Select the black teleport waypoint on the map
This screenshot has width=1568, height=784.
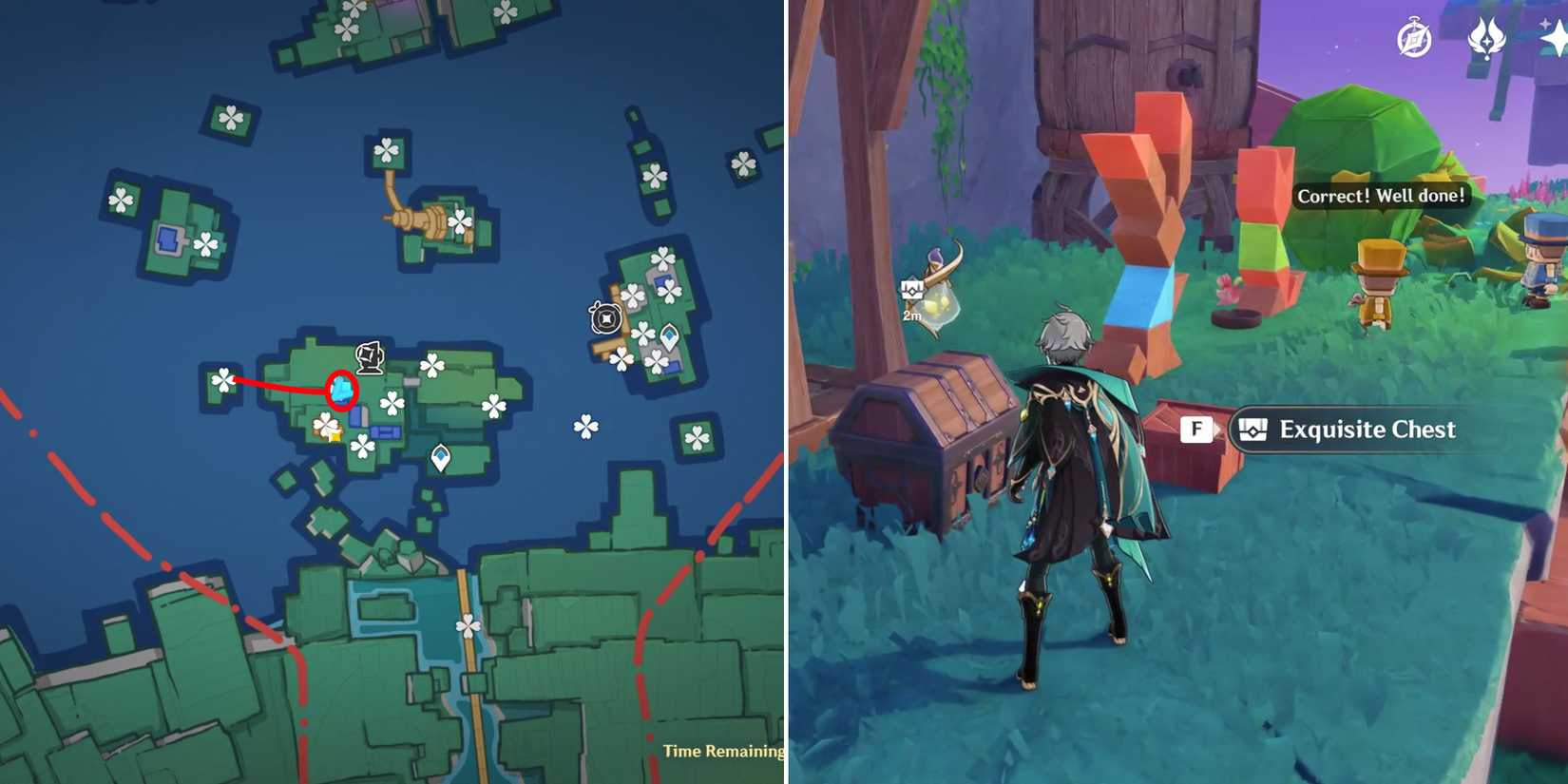click(604, 319)
